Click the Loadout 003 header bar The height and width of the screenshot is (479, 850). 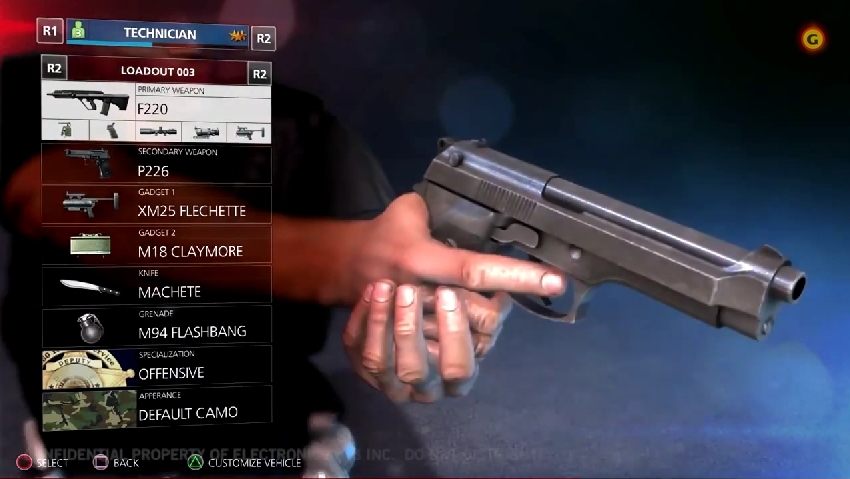tap(157, 72)
